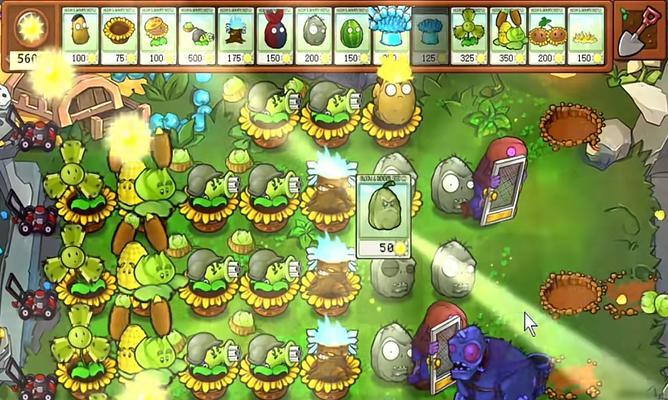Select the red and blue bulb seed packet
Image resolution: width=668 pixels, height=400 pixels.
pos(275,36)
